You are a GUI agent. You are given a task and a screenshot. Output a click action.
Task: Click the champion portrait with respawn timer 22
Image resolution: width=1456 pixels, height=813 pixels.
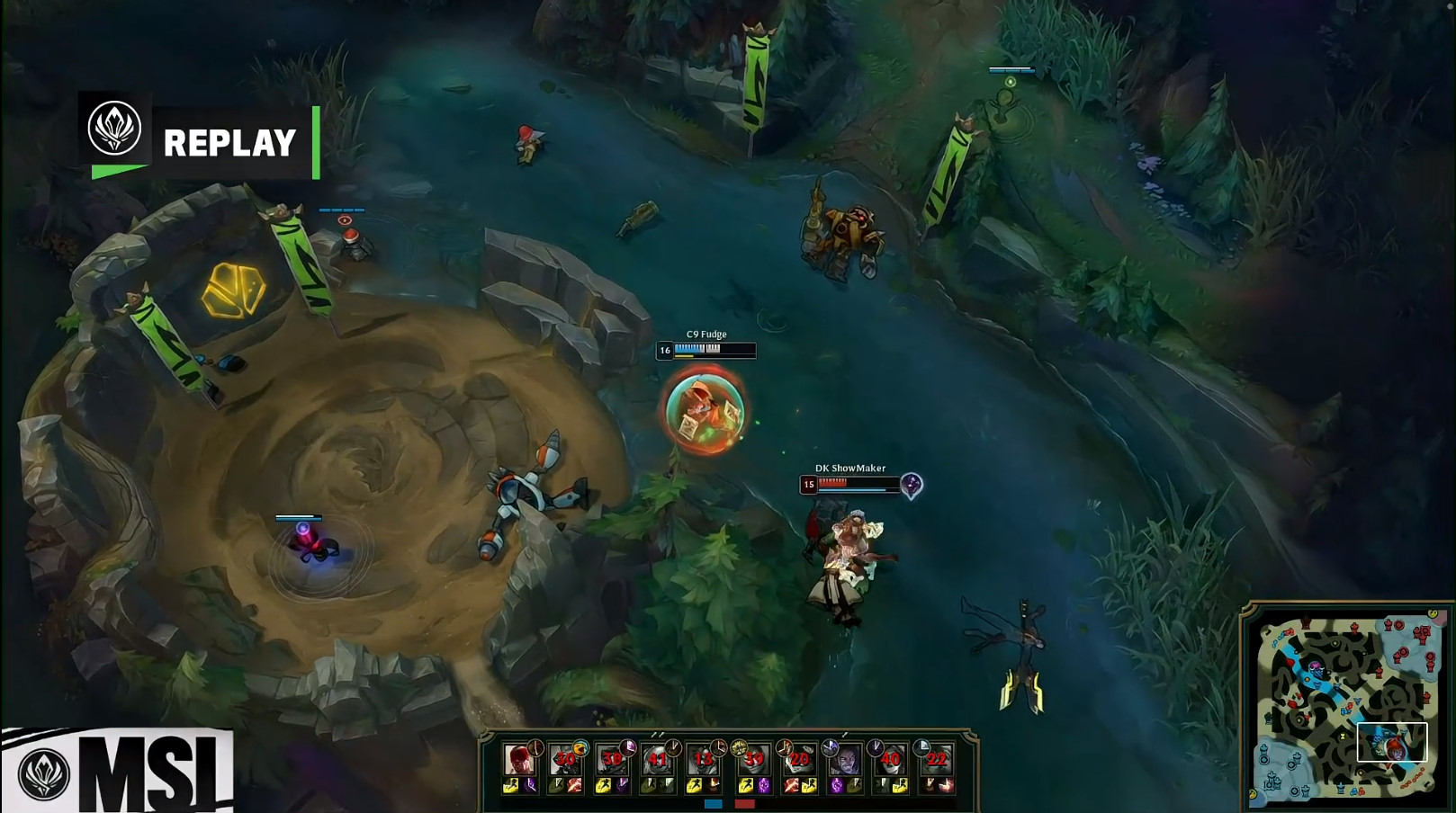[936, 760]
